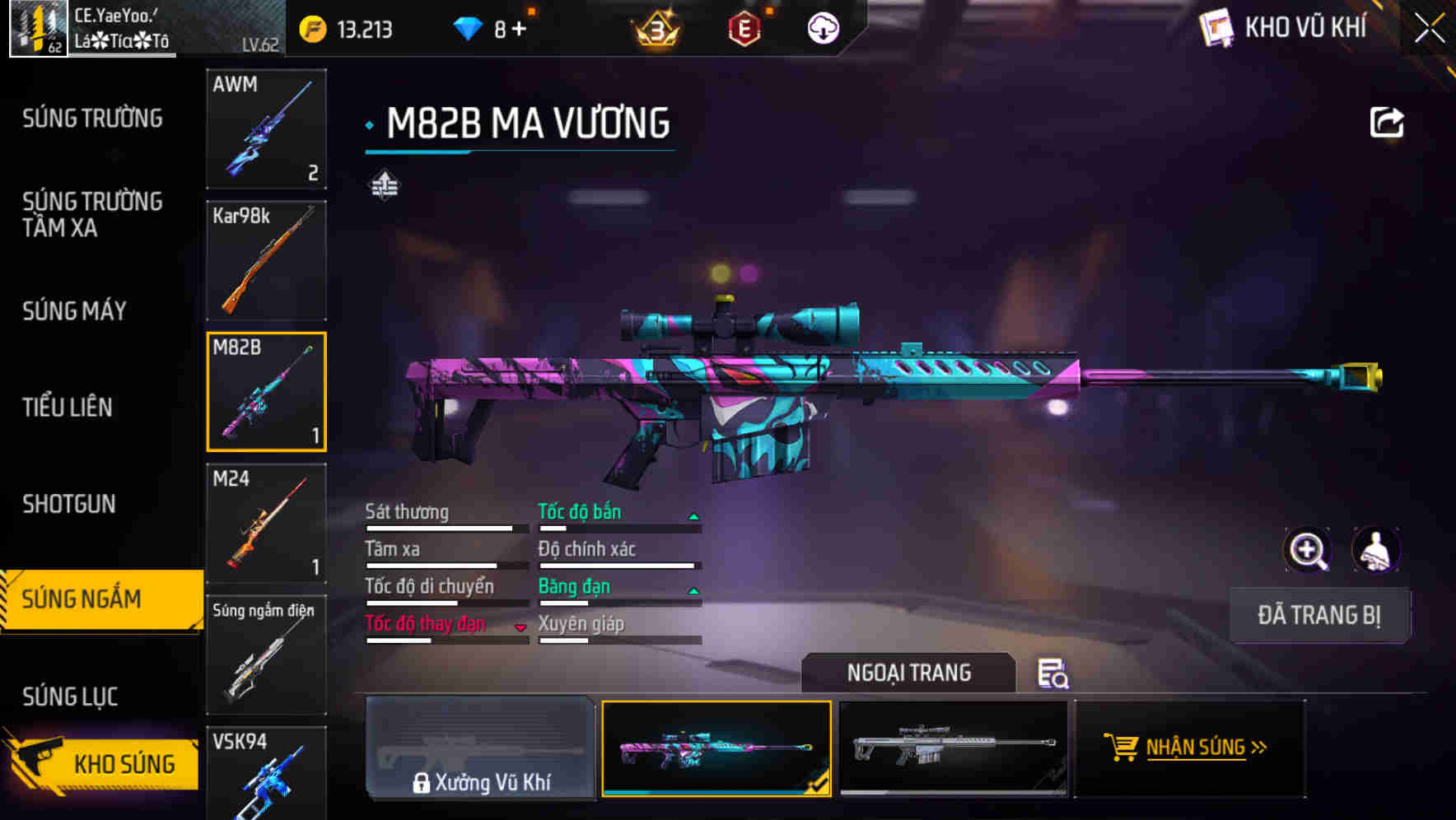The width and height of the screenshot is (1456, 820).
Task: Open the SHOTGUN category
Action: coord(69,503)
